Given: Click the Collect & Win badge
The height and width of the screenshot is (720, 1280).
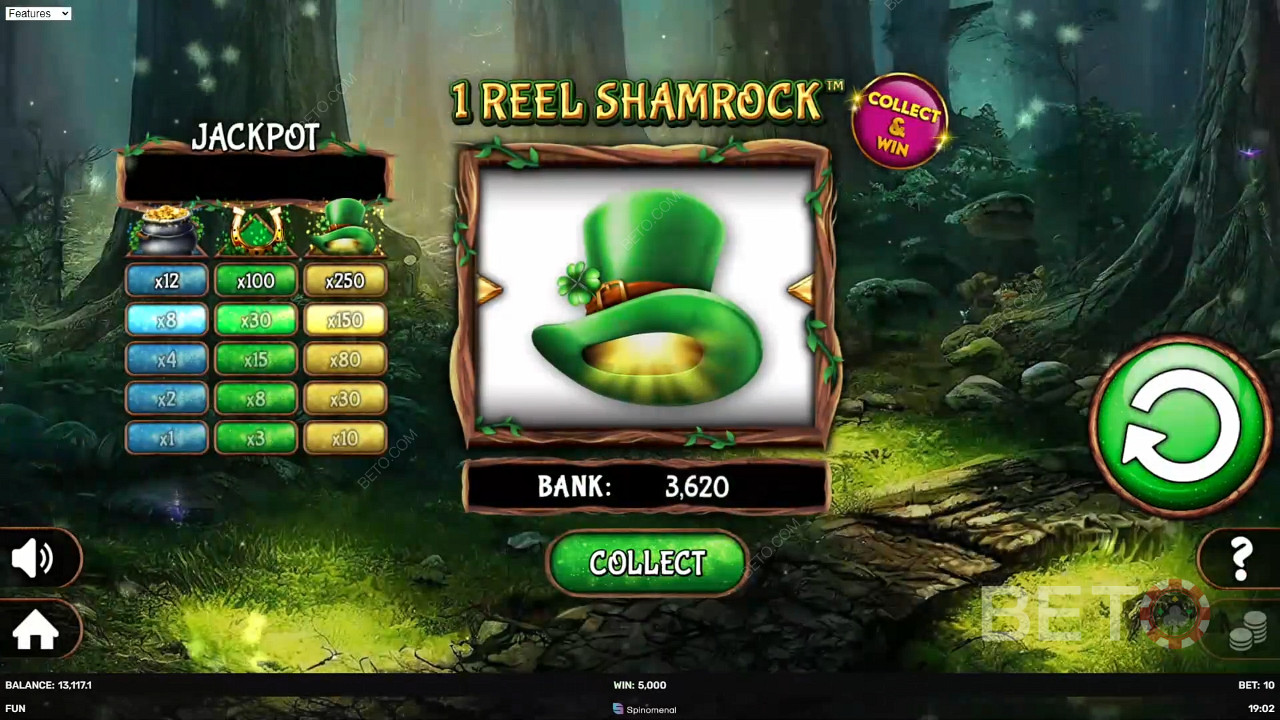Looking at the screenshot, I should 901,118.
